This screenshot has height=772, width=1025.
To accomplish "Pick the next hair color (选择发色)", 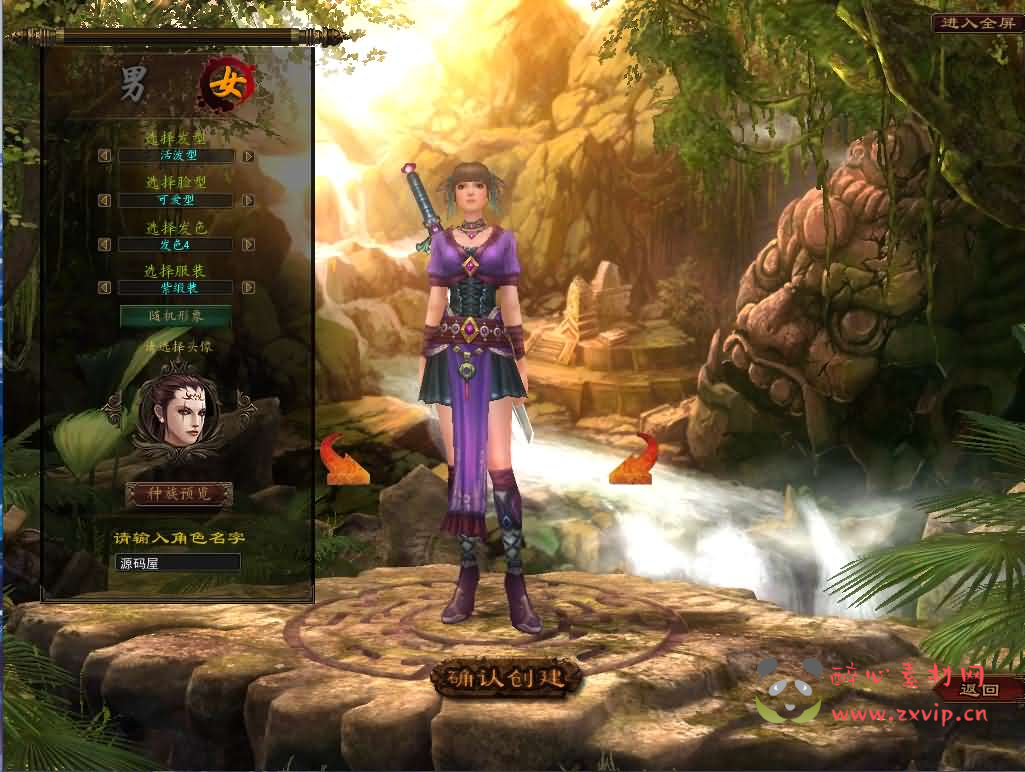I will [248, 244].
